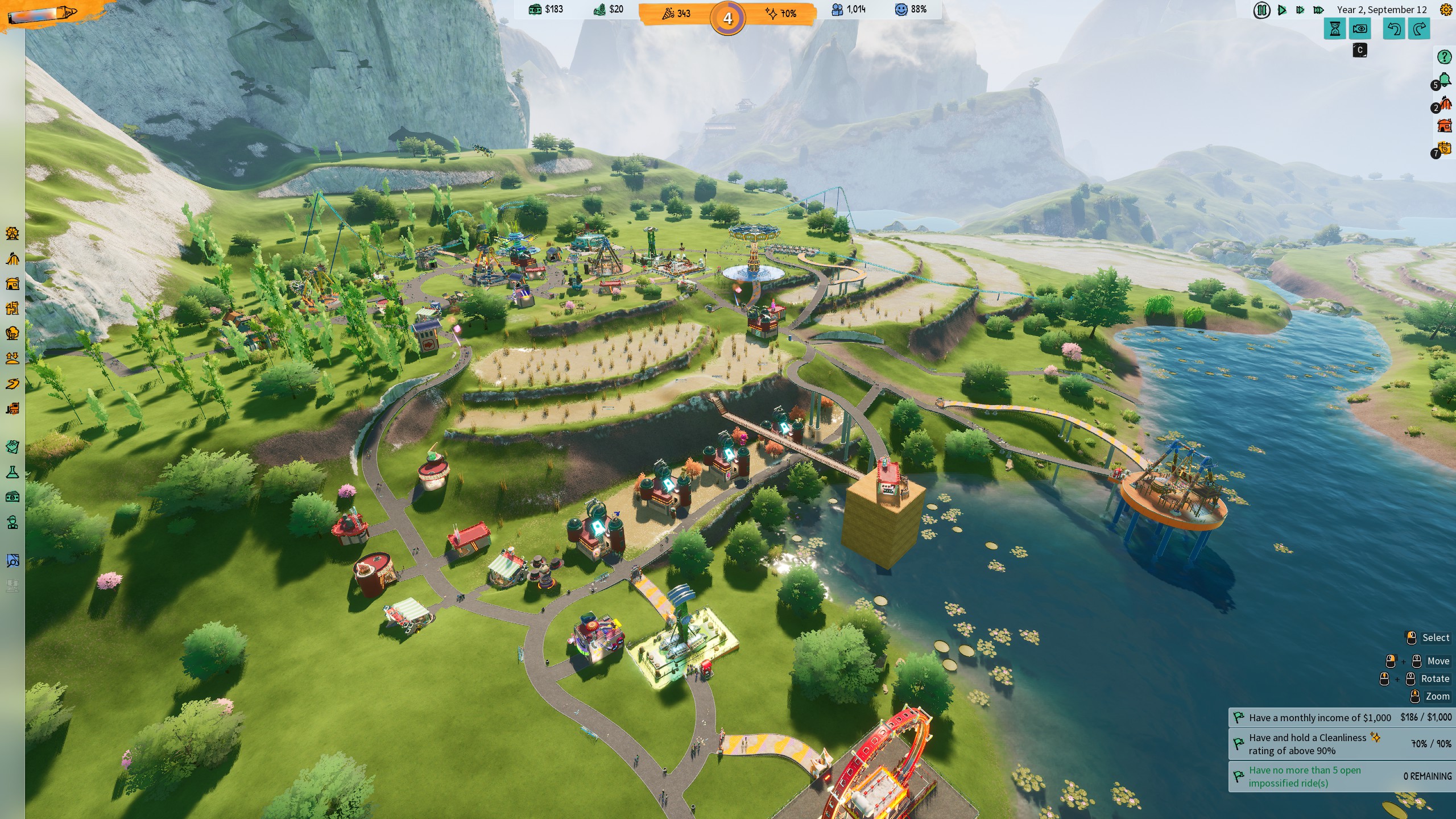This screenshot has width=1456, height=819.
Task: Open the Ferris wheel rides menu
Action: click(x=13, y=233)
